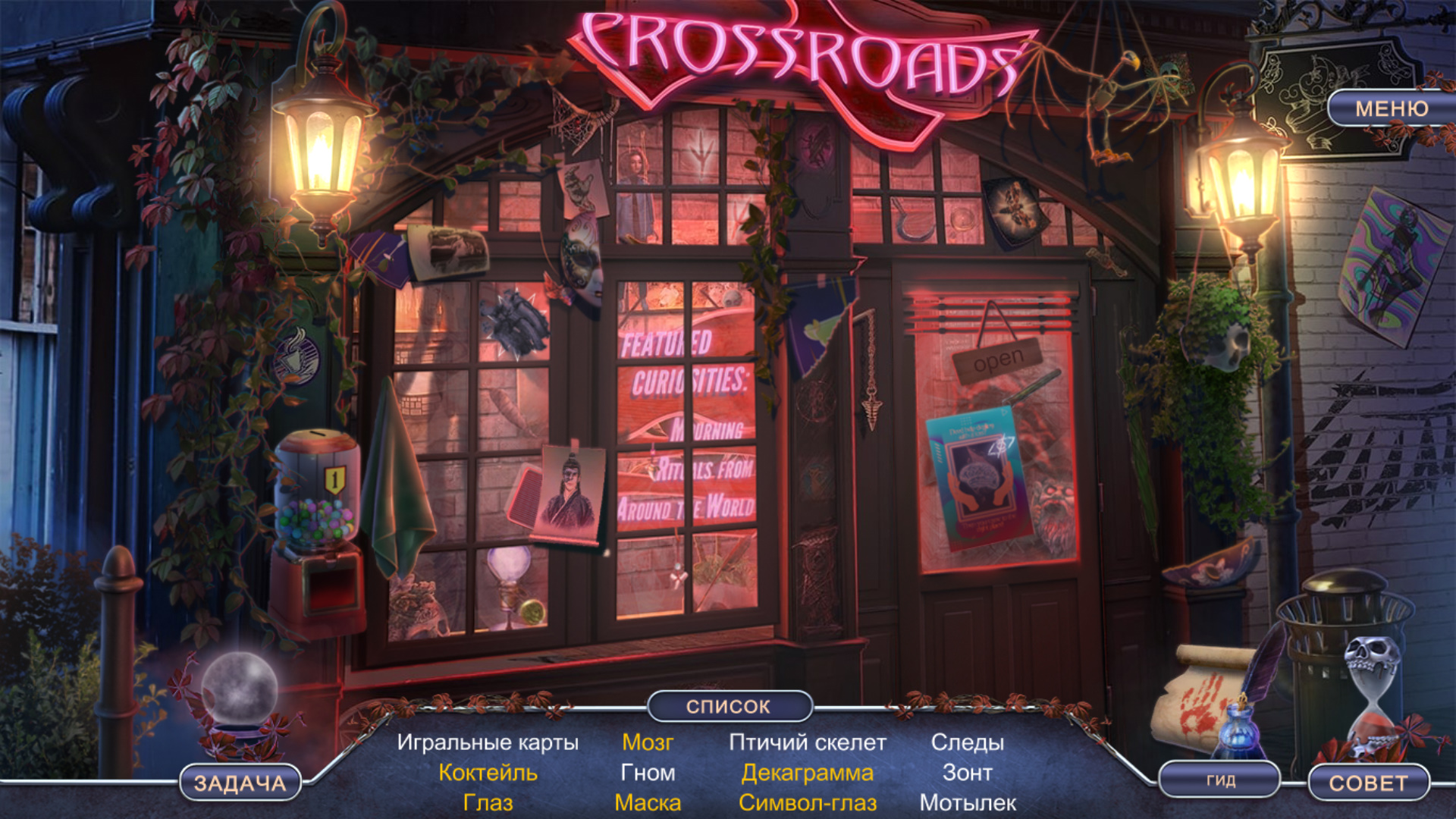Select 'Гном' in the item list

648,773
